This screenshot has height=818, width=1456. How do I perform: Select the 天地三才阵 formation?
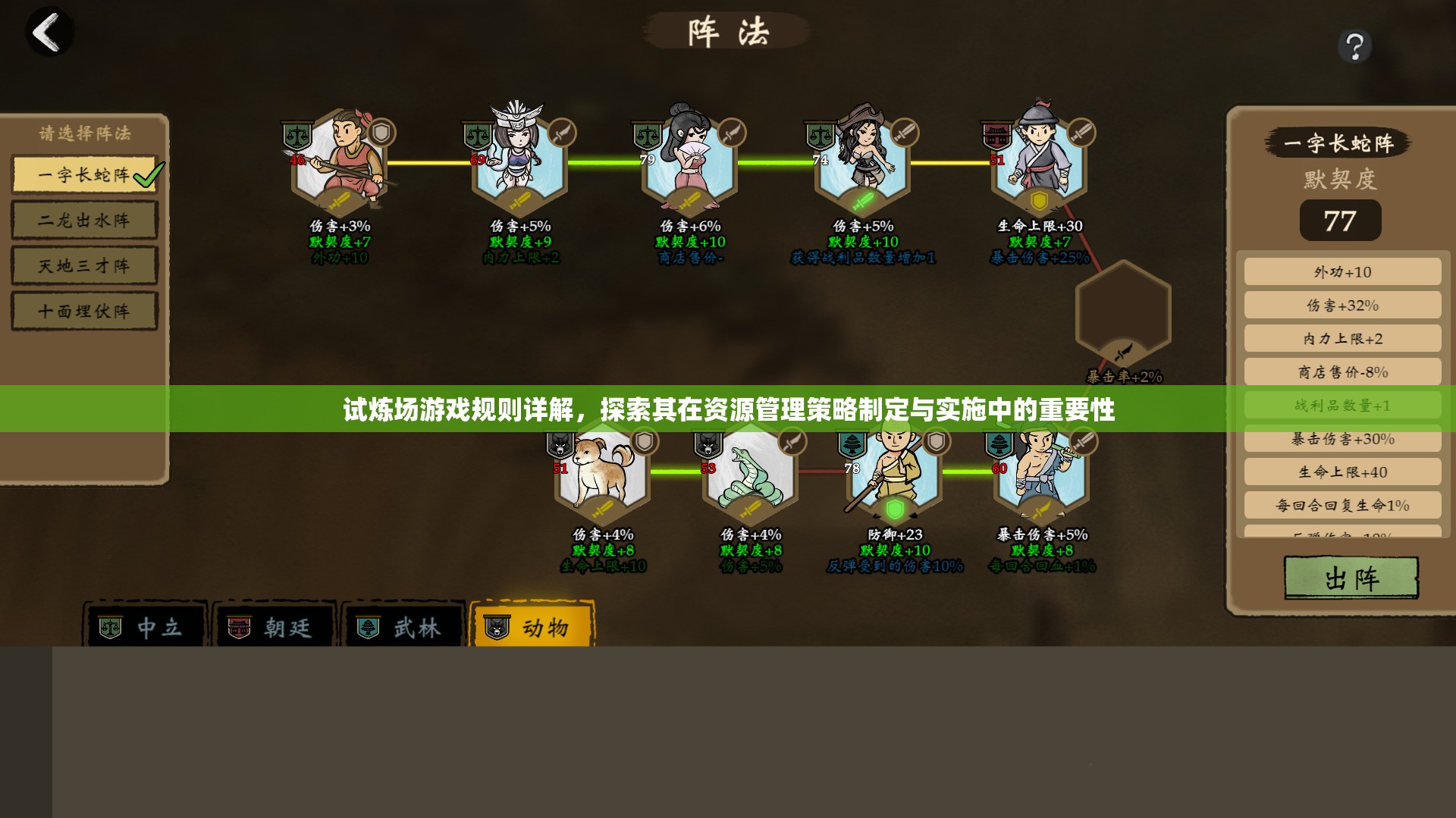84,265
